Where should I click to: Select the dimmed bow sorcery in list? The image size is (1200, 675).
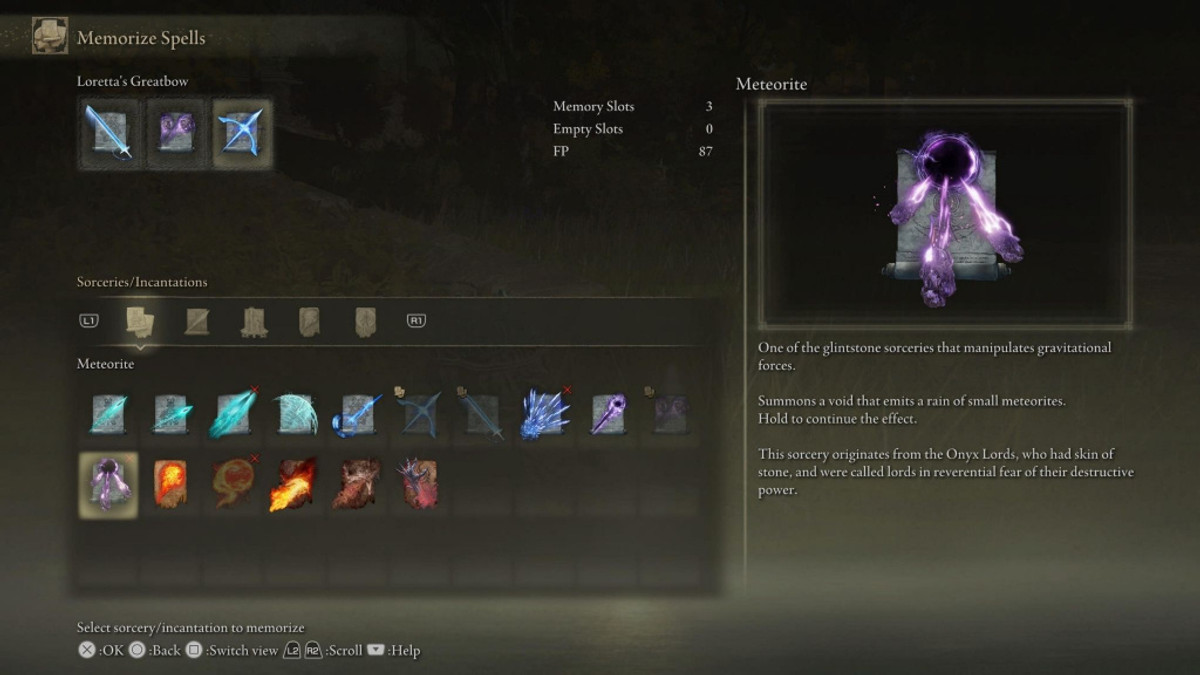click(418, 414)
